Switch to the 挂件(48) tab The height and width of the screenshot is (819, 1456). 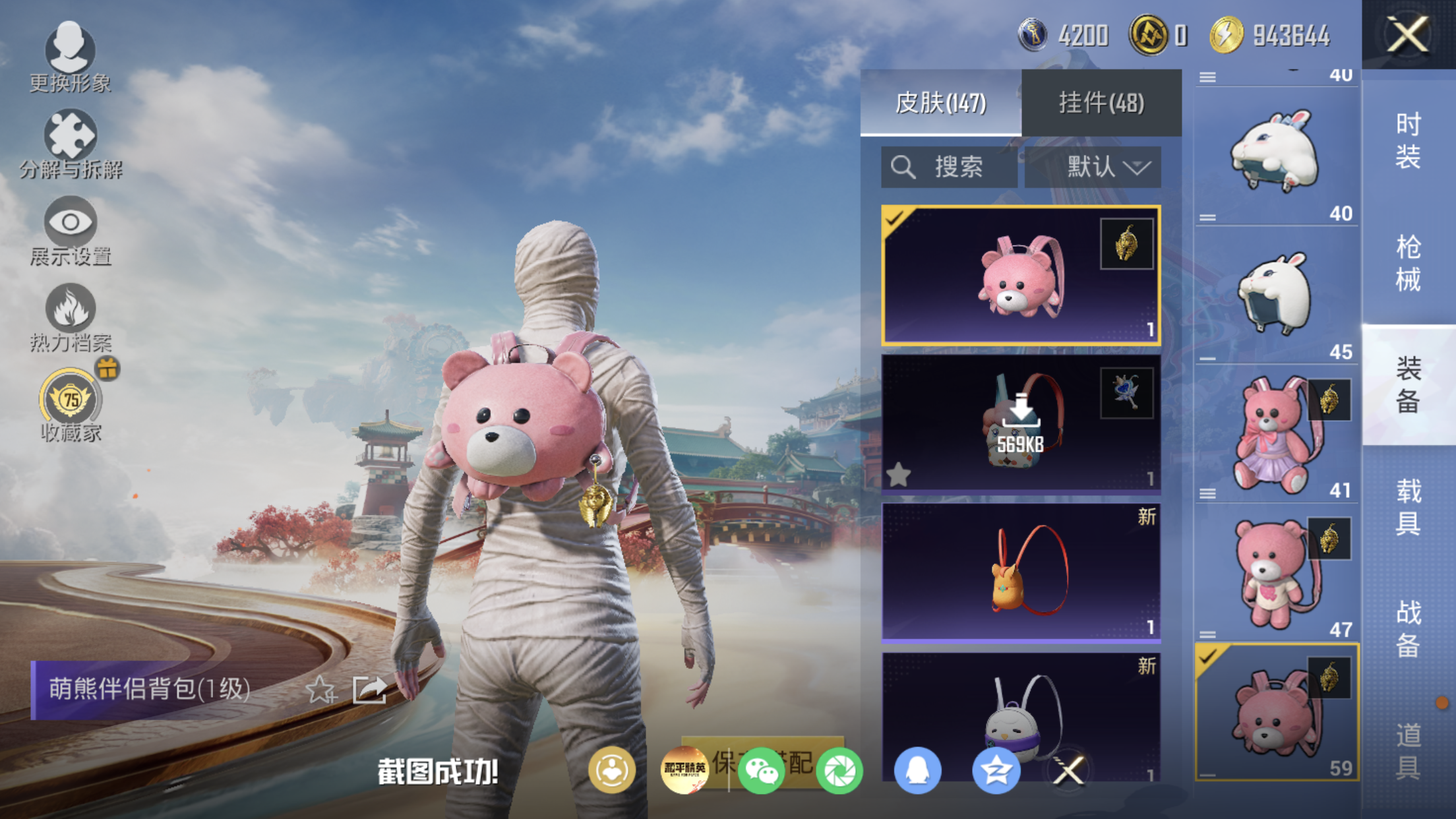click(x=1101, y=103)
